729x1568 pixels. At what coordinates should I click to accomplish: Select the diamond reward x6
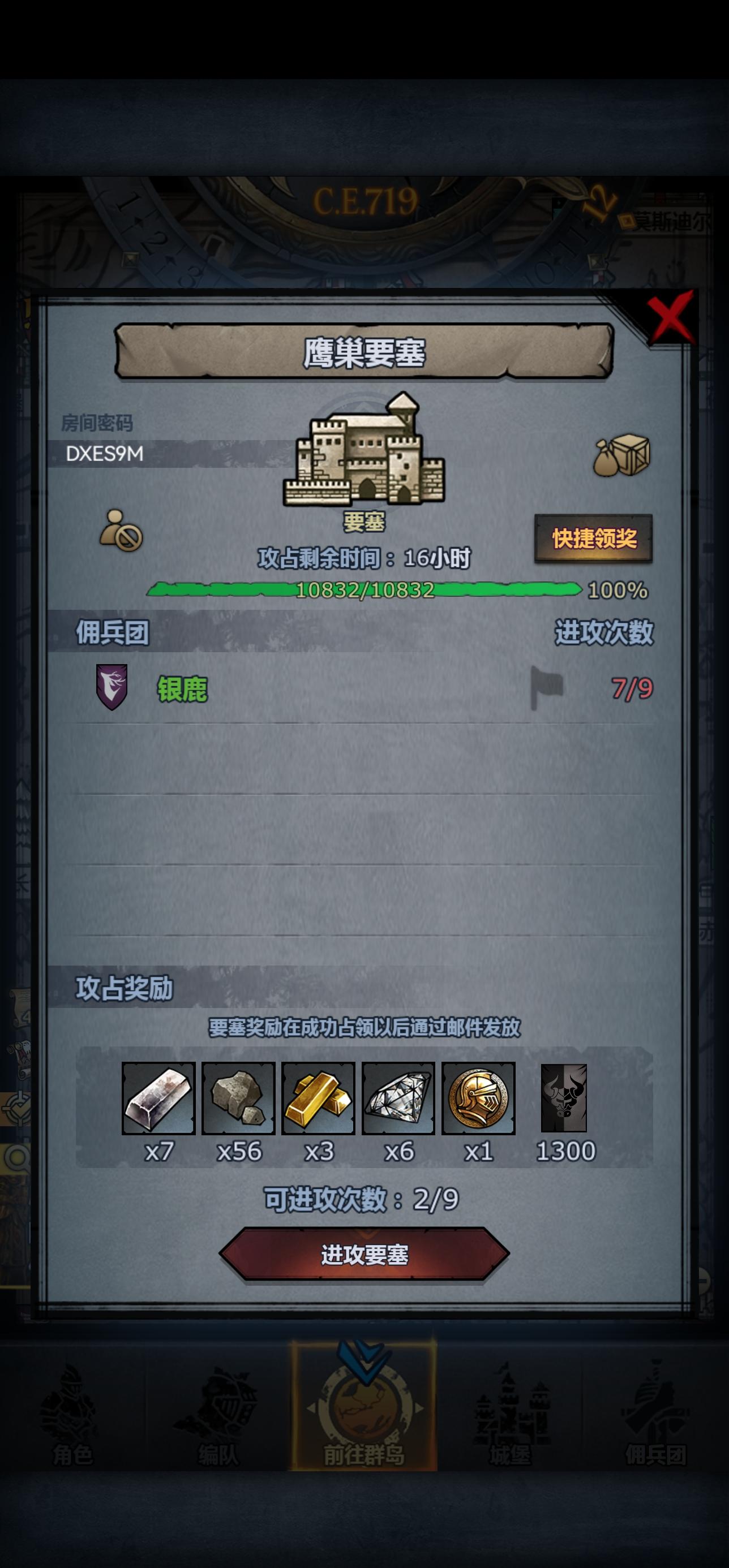coord(400,1099)
